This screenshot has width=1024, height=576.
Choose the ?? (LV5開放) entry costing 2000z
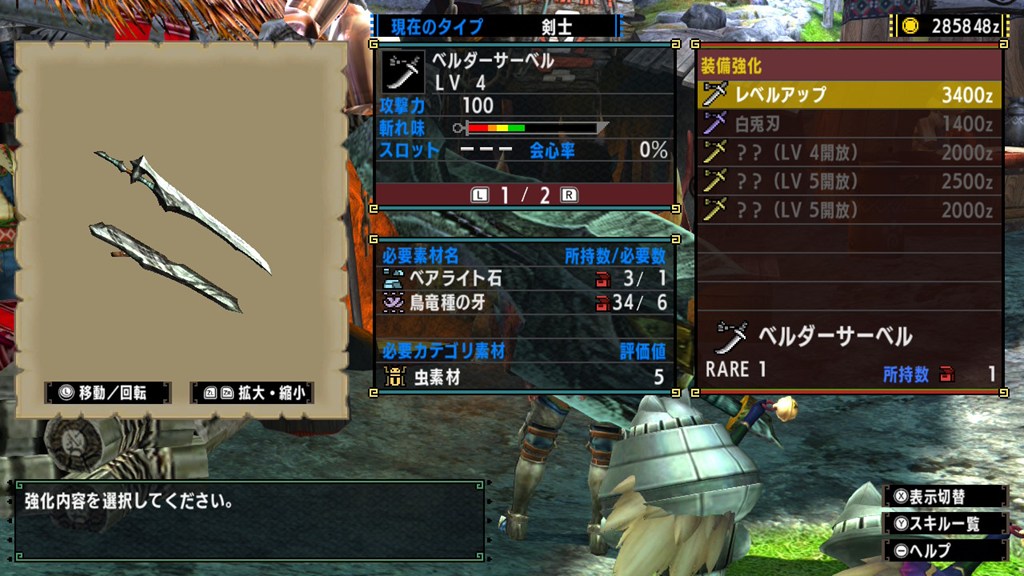[x=848, y=210]
